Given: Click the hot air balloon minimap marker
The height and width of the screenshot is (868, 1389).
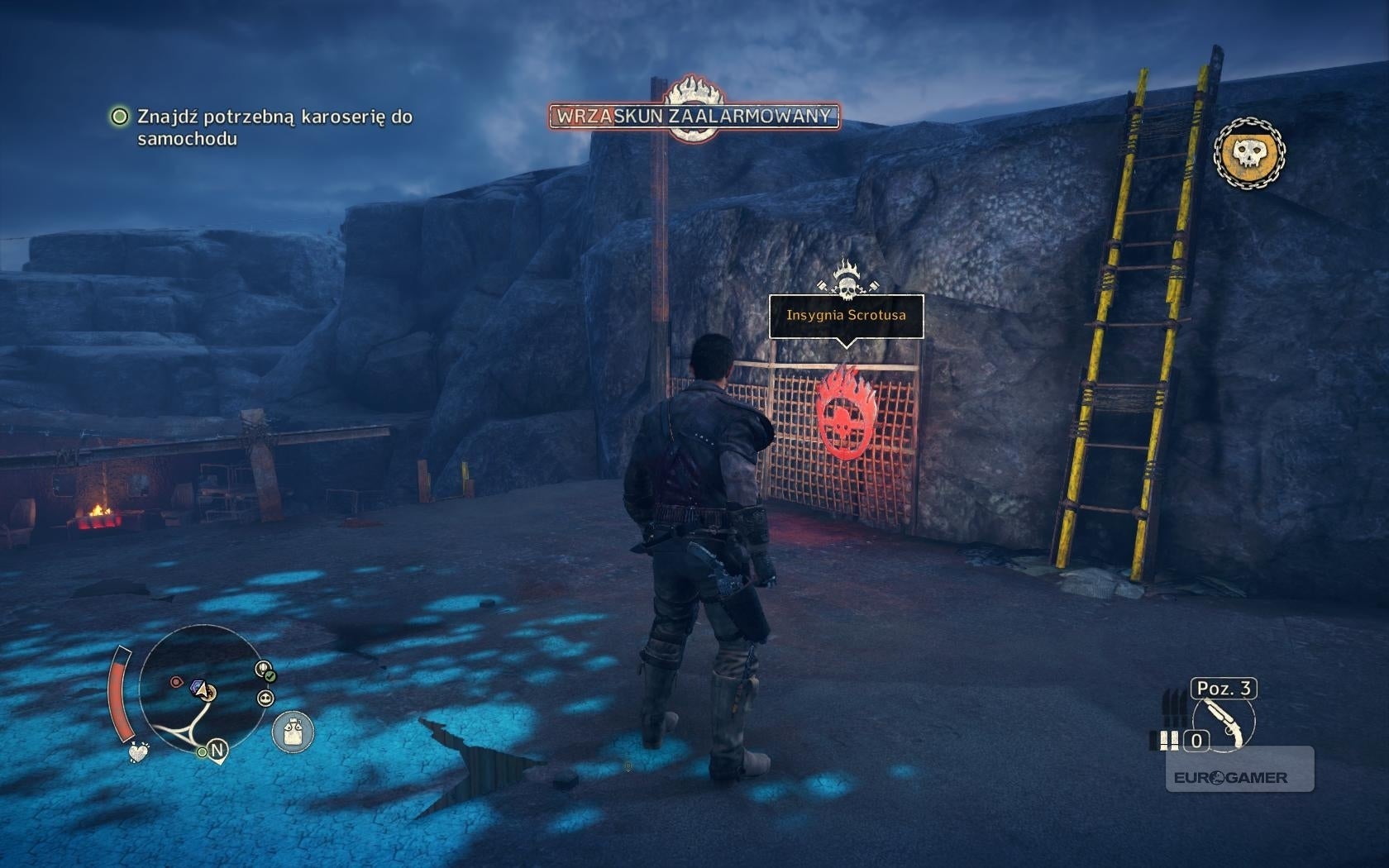Looking at the screenshot, I should [x=265, y=670].
